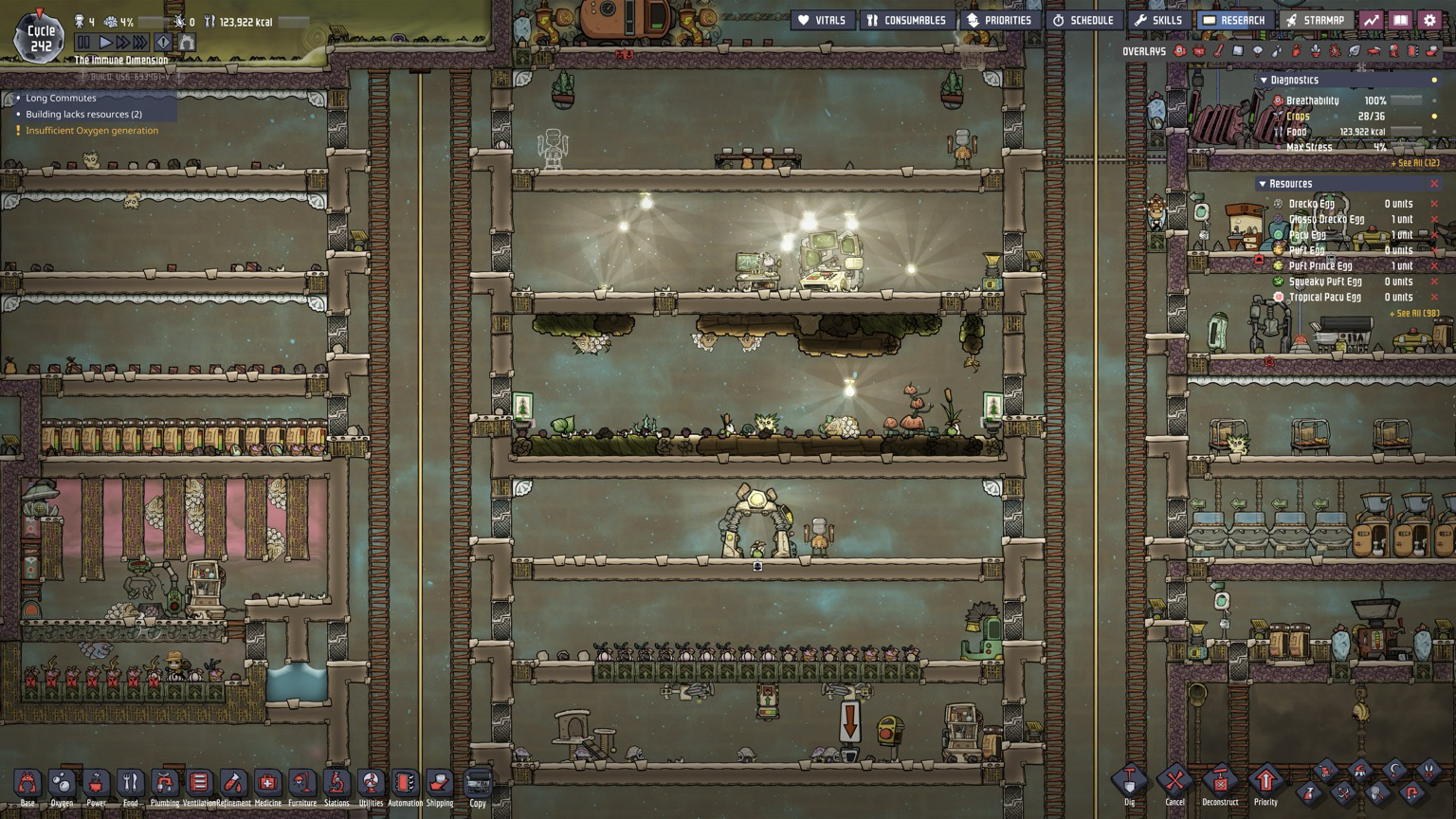Open the gear settings menu
The height and width of the screenshot is (819, 1456).
pyautogui.click(x=1429, y=20)
